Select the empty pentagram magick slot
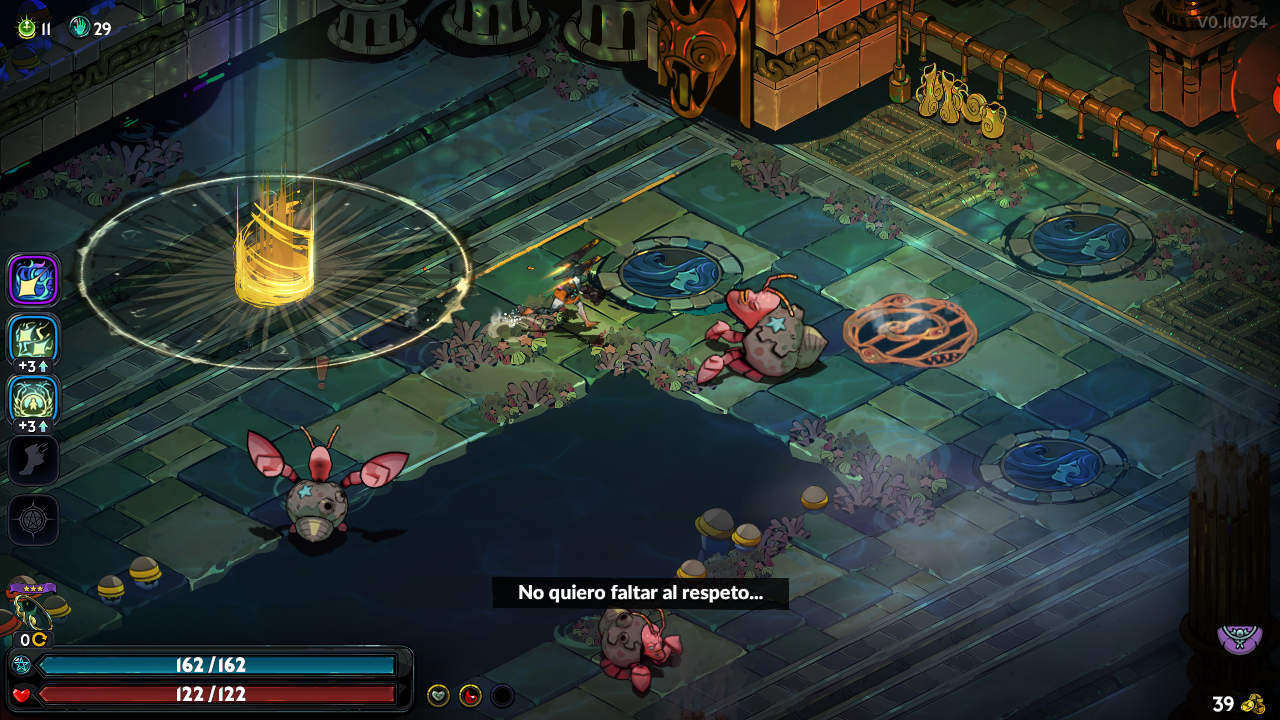The height and width of the screenshot is (720, 1280). click(x=34, y=520)
